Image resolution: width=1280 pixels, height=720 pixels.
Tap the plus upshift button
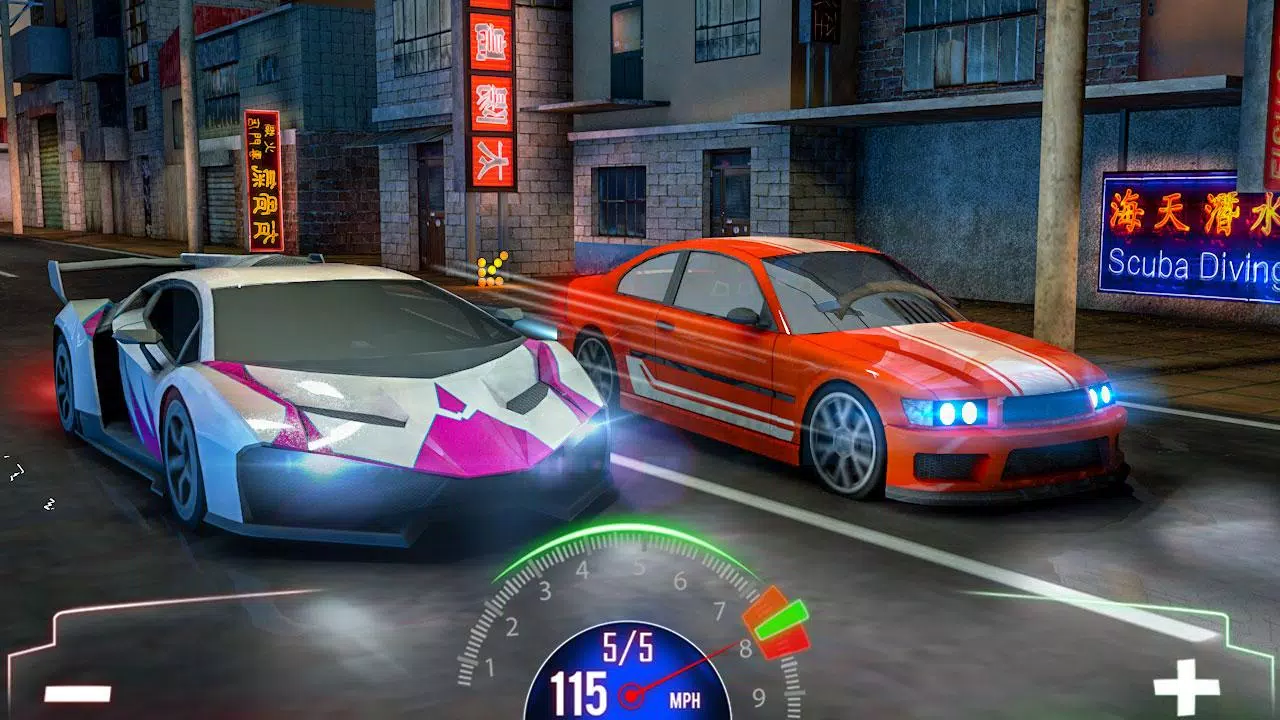pos(1186,687)
